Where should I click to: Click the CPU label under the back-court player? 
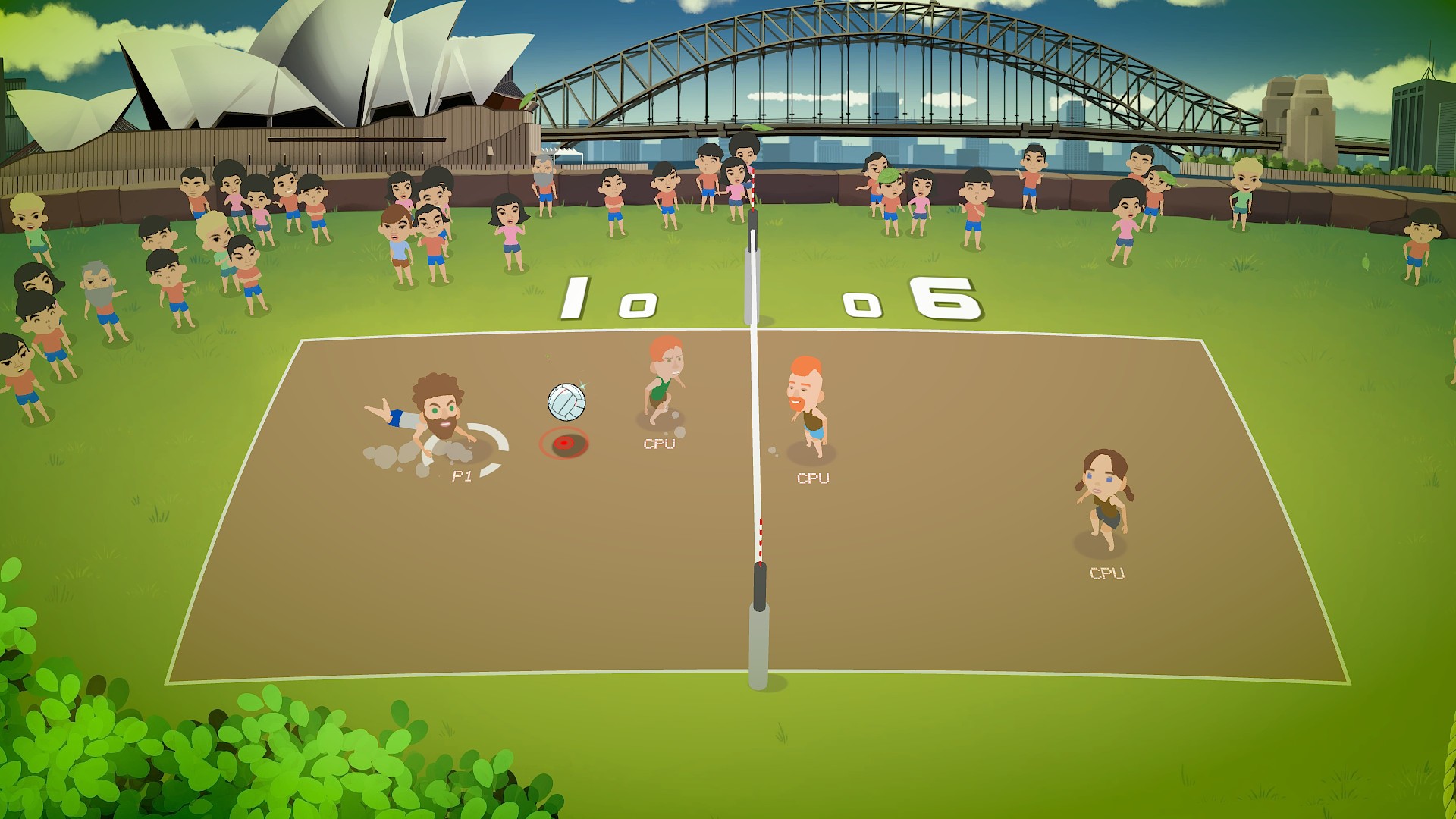1106,576
